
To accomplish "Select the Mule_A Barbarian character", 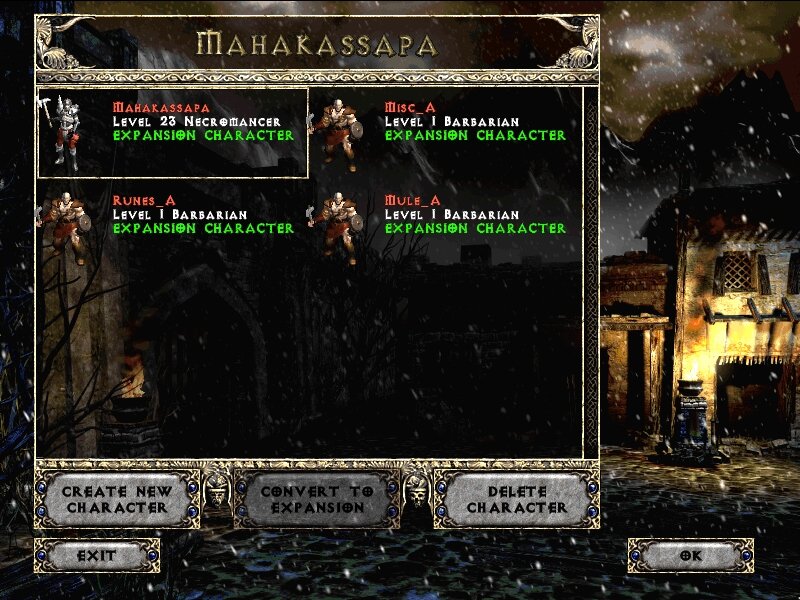I will coord(445,224).
